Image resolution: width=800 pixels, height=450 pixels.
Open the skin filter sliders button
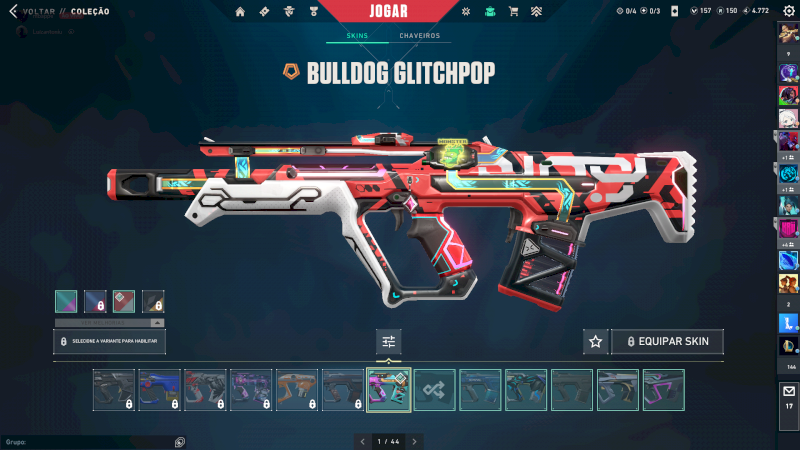(389, 342)
